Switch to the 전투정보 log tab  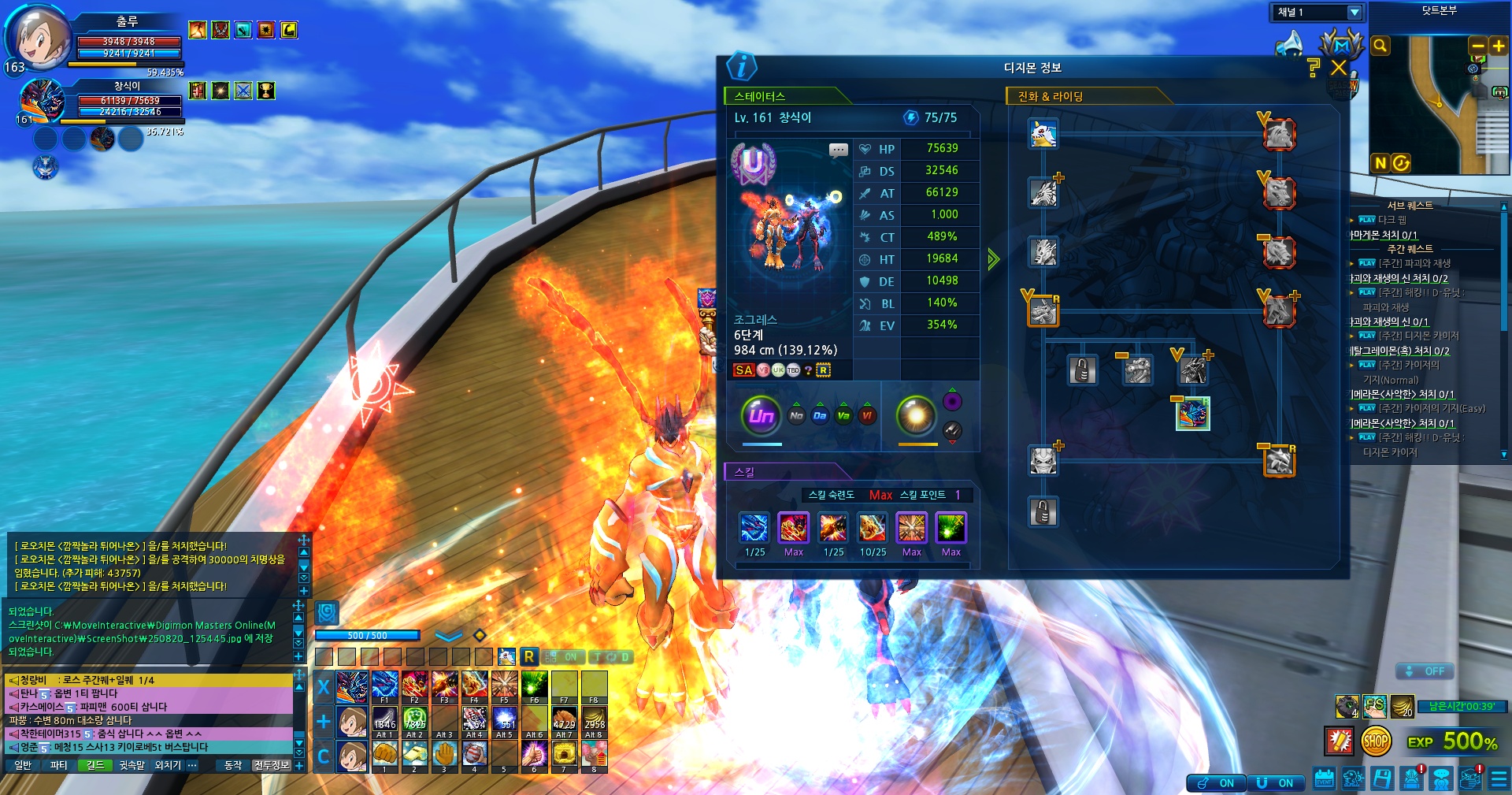click(x=272, y=765)
